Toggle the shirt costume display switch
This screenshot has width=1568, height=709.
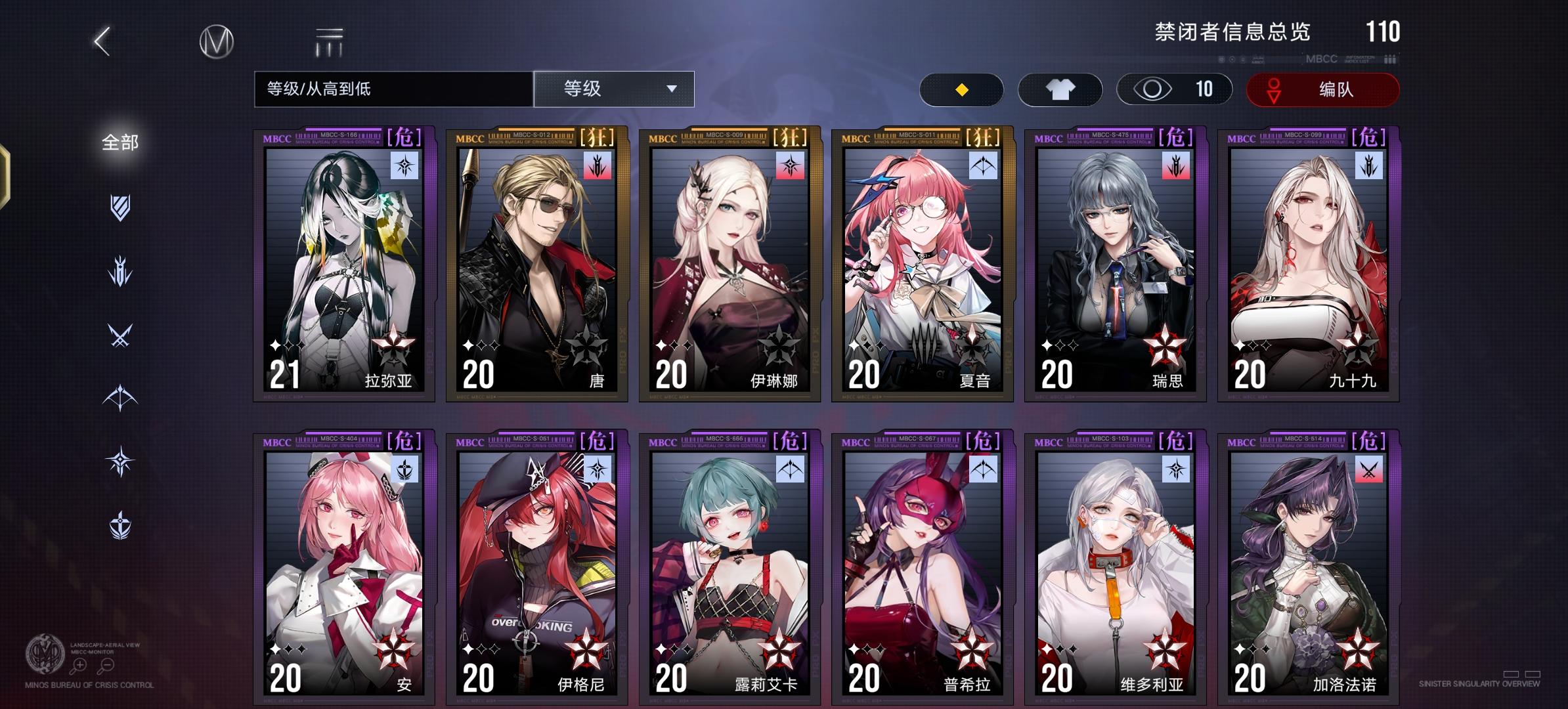coord(1060,89)
